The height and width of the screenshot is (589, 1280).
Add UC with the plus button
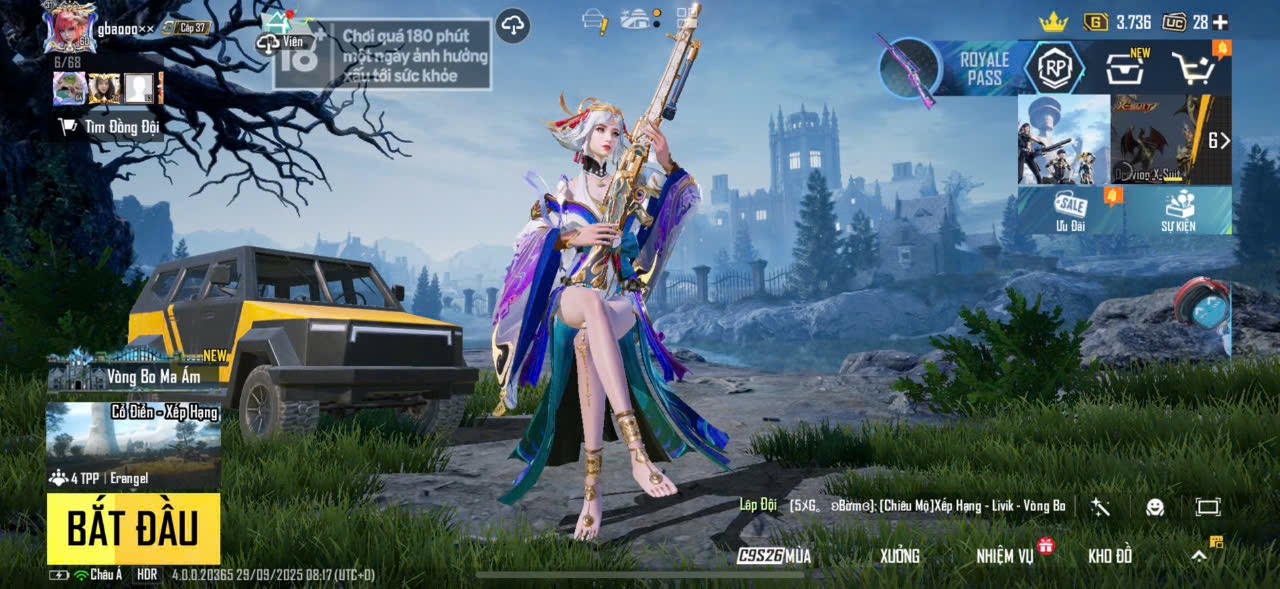[x=1220, y=22]
